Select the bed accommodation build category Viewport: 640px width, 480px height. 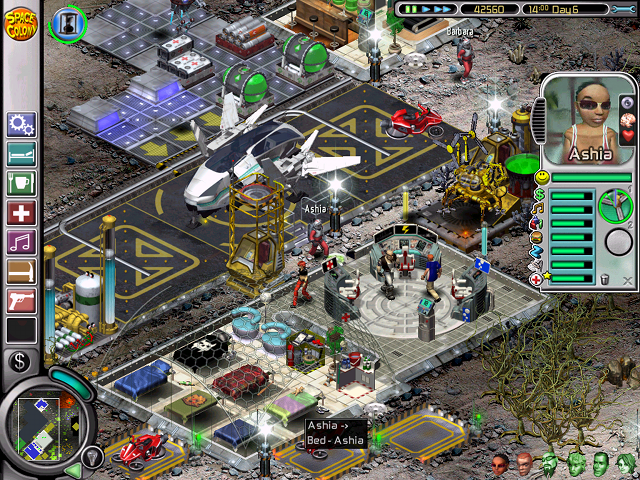[20, 155]
